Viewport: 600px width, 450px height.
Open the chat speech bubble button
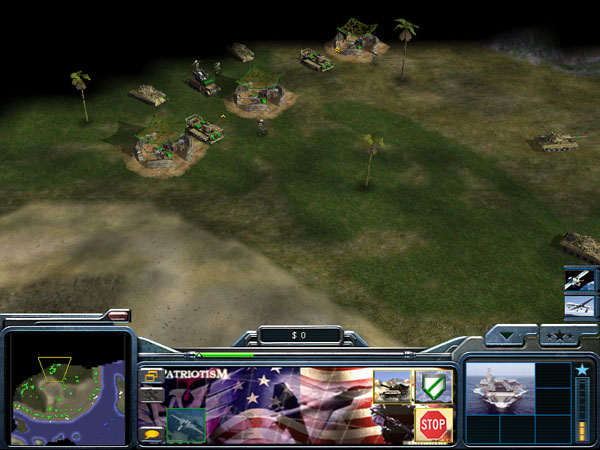[151, 434]
